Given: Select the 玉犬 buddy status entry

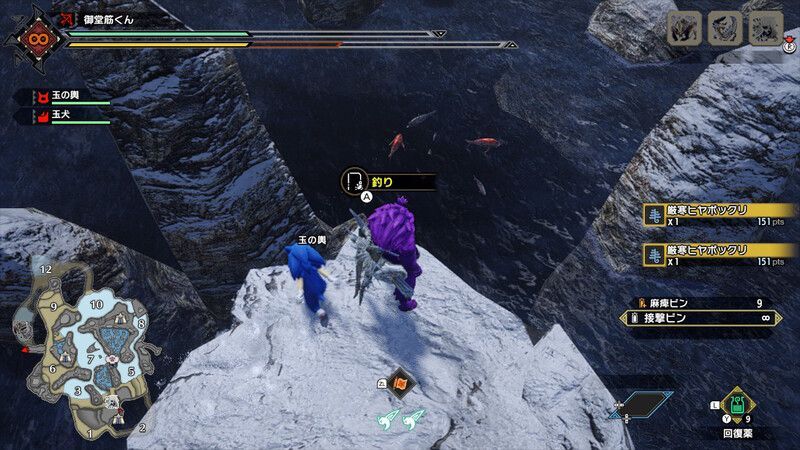Looking at the screenshot, I should click(x=60, y=116).
